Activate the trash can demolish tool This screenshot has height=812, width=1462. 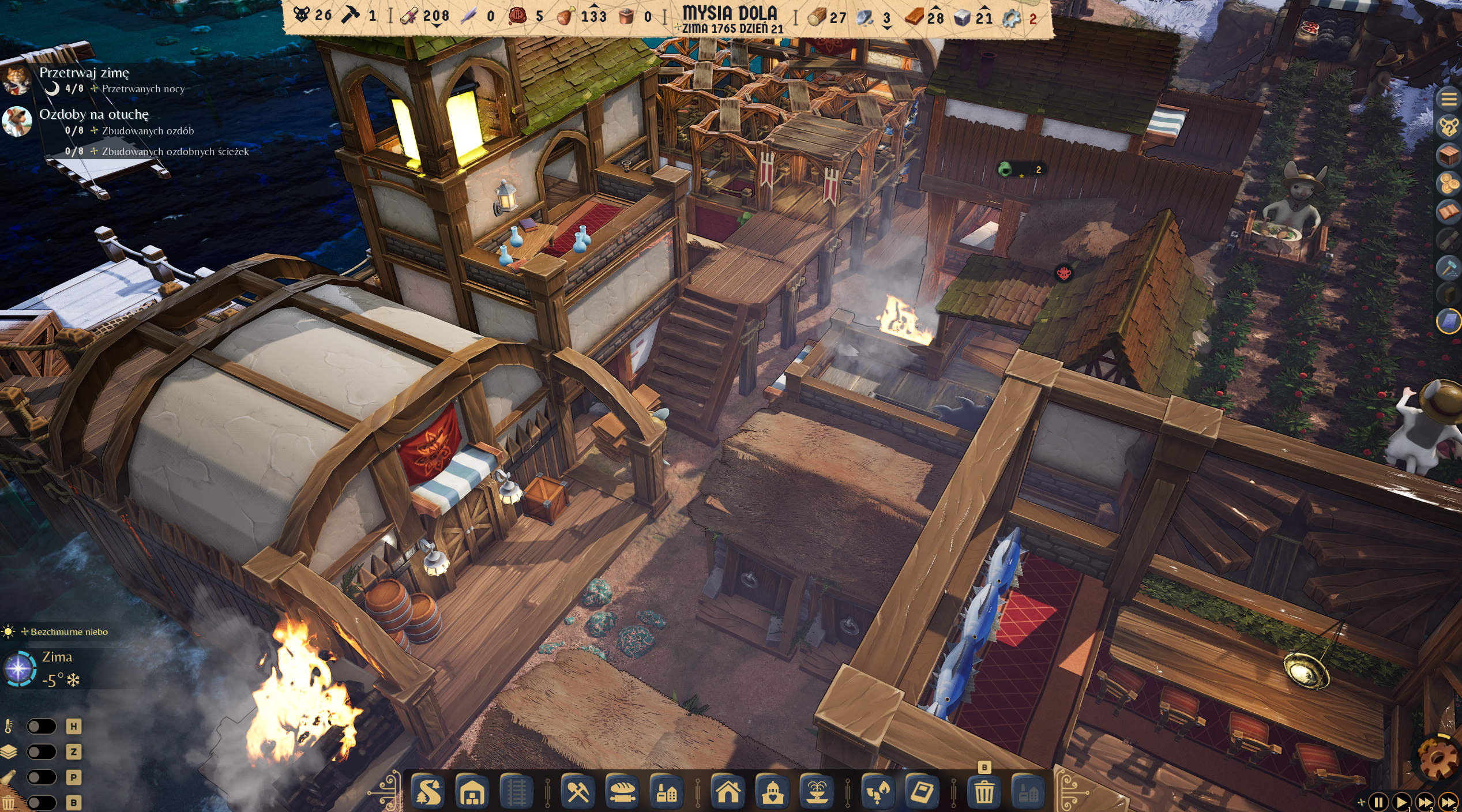coord(984,792)
